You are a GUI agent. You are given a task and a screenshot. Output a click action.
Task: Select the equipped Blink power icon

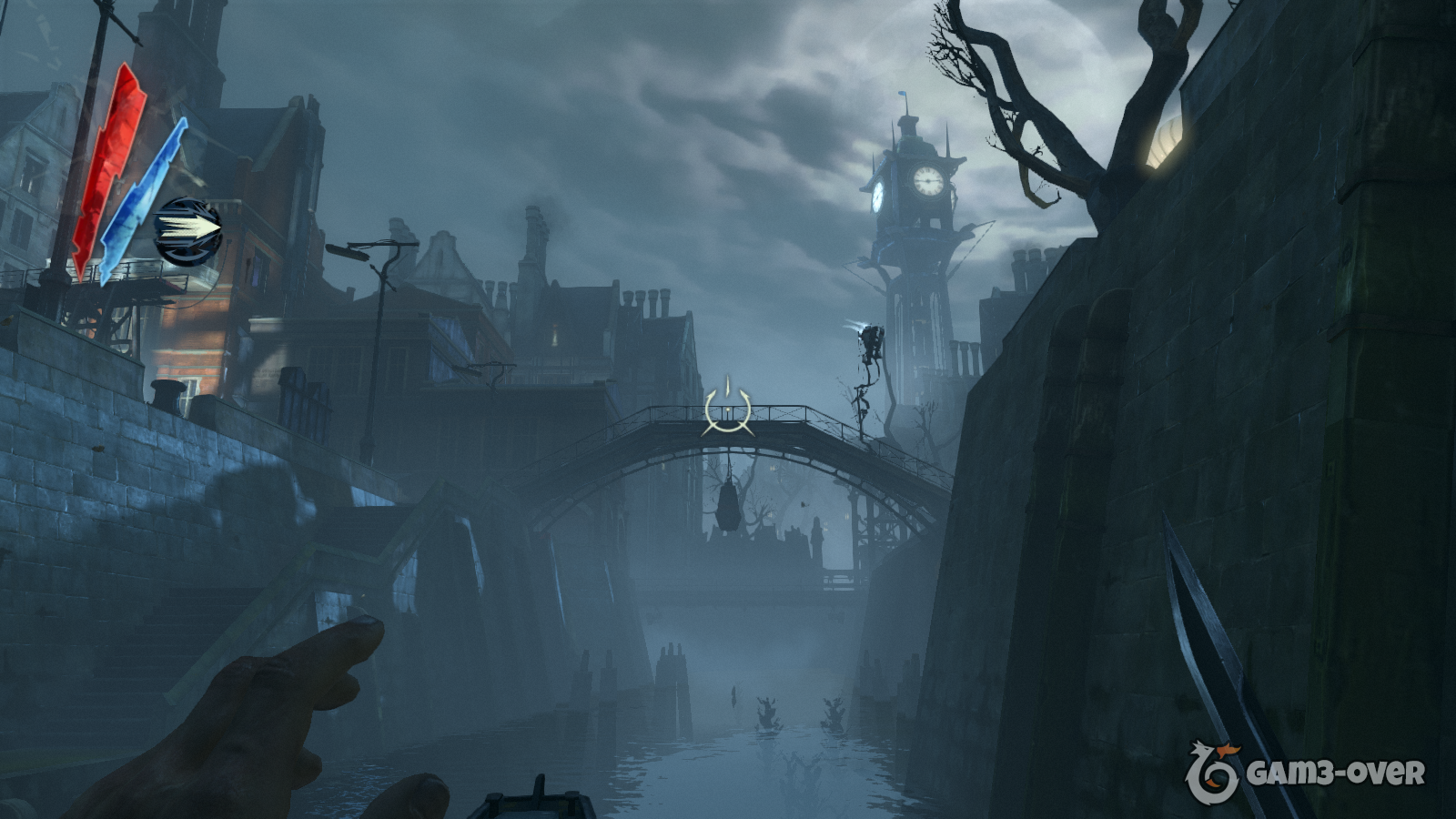click(x=188, y=231)
